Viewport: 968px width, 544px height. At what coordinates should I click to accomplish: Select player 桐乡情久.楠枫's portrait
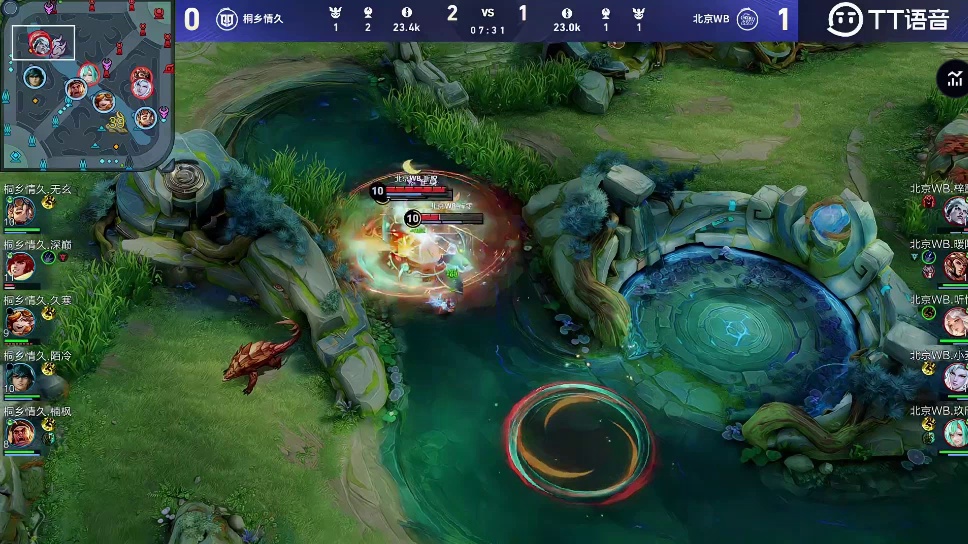pyautogui.click(x=21, y=432)
